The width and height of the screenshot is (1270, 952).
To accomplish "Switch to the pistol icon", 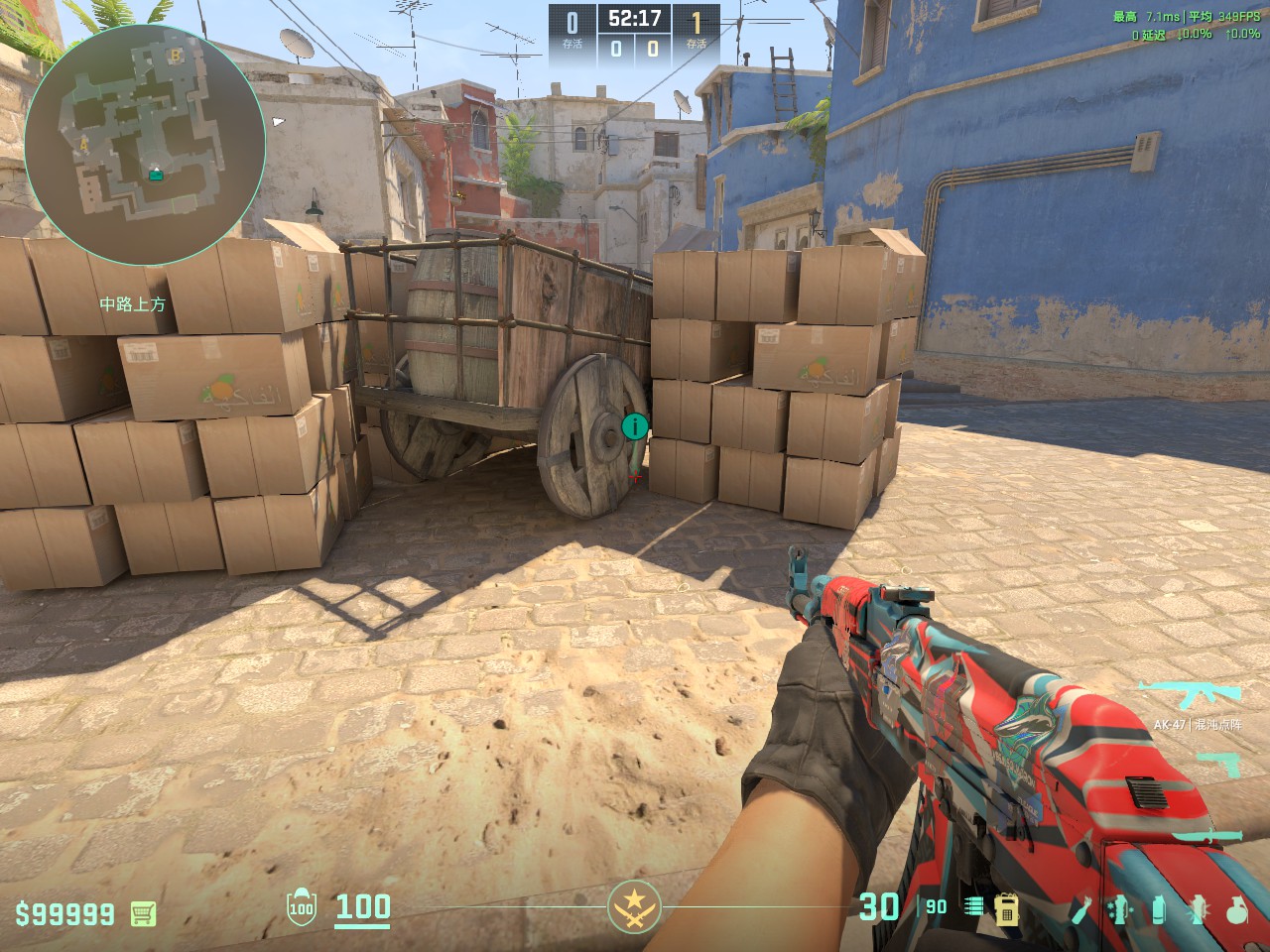I will coord(1218,764).
